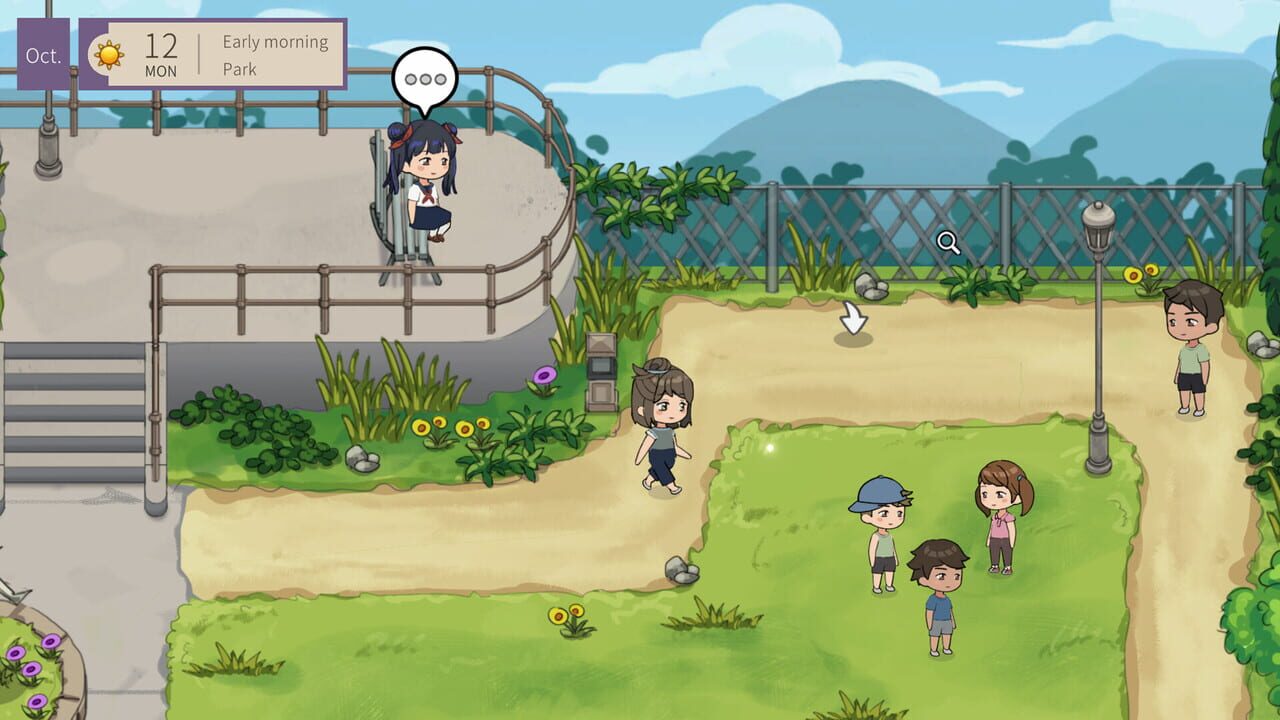Open the Early morning Park info banner
The width and height of the screenshot is (1280, 720).
273,54
